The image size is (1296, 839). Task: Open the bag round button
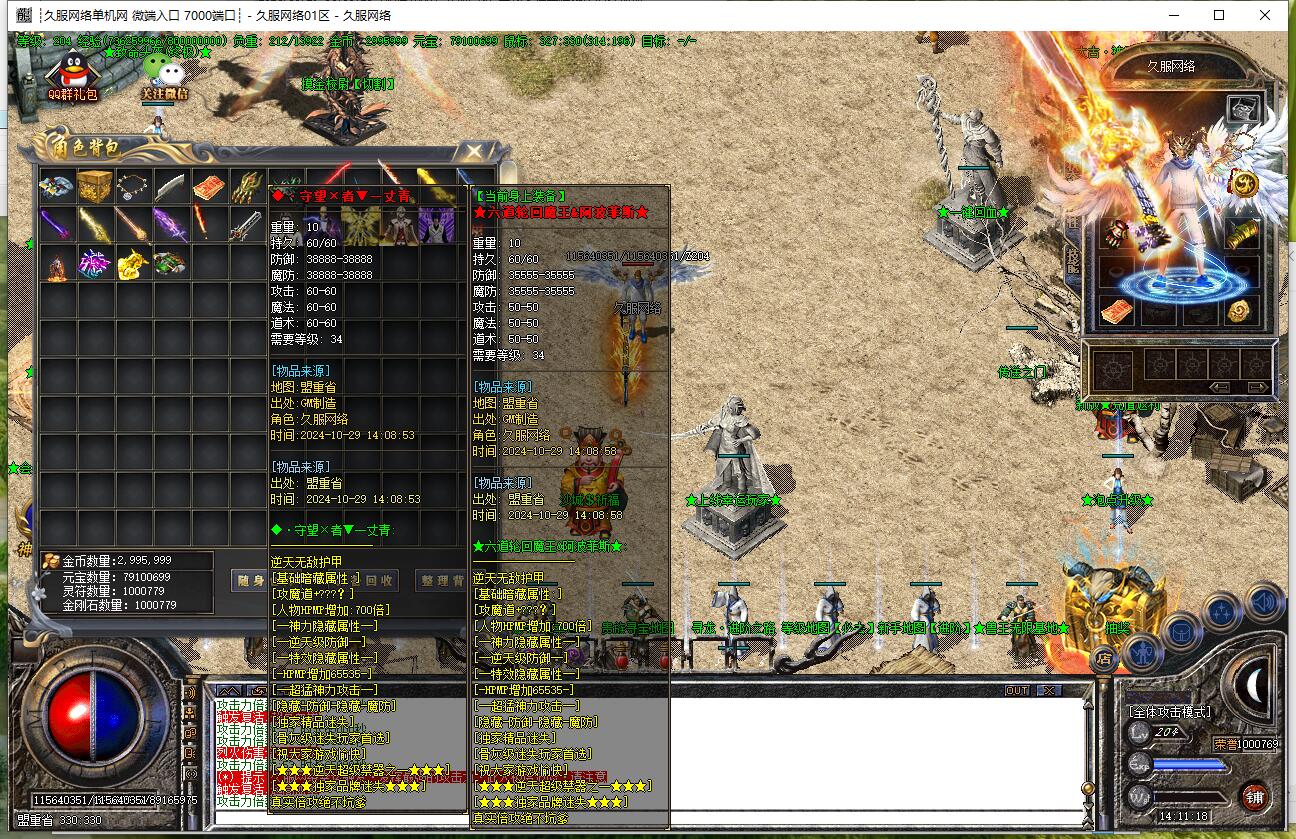(x=1180, y=632)
